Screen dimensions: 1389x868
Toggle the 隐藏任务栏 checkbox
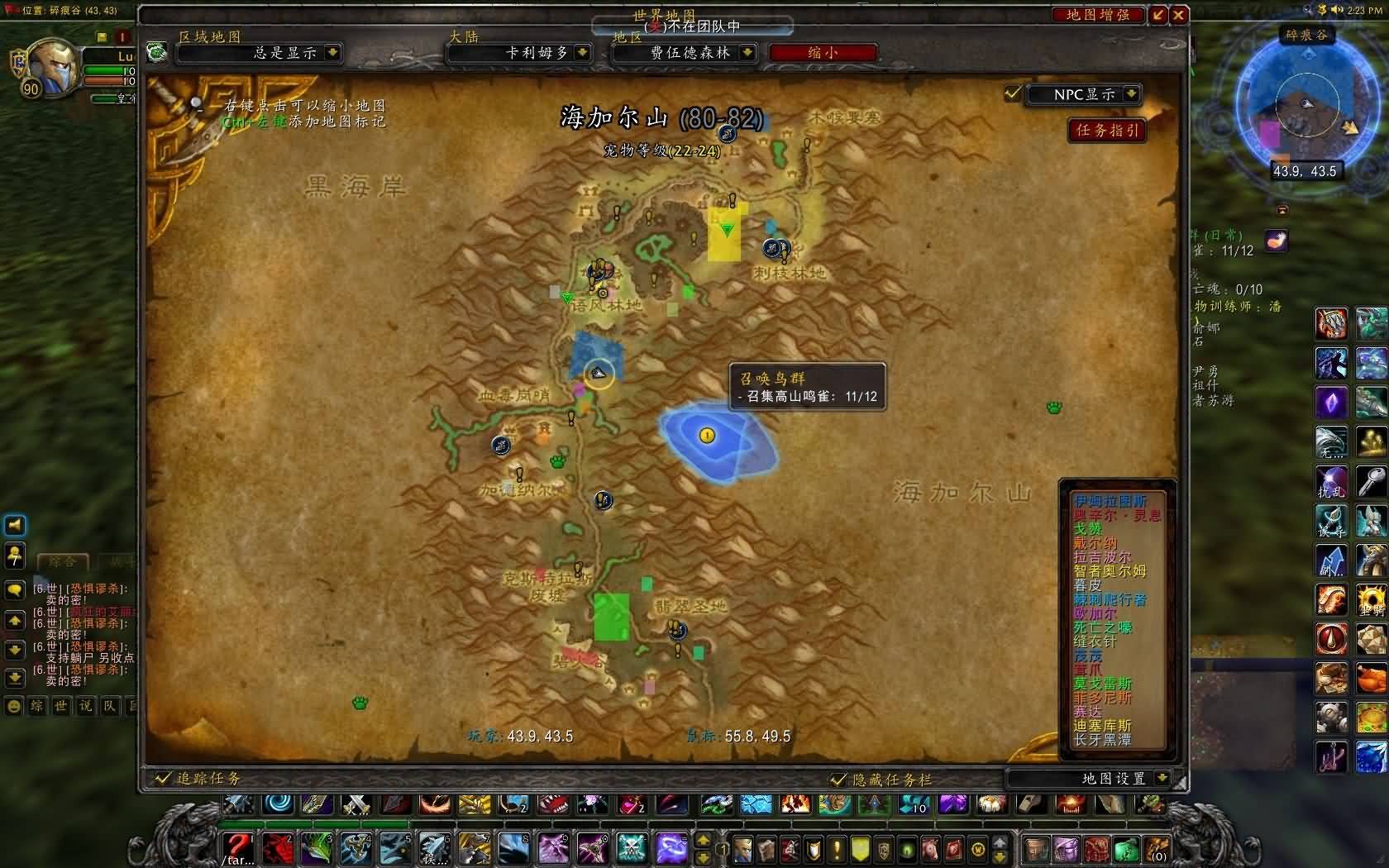coord(838,780)
